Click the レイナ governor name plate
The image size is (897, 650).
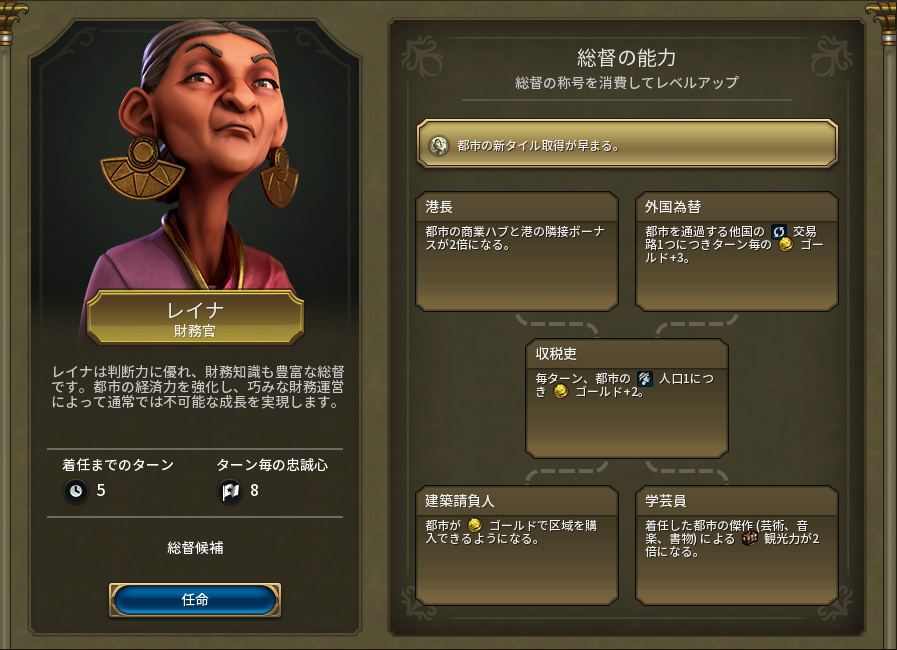coord(195,318)
